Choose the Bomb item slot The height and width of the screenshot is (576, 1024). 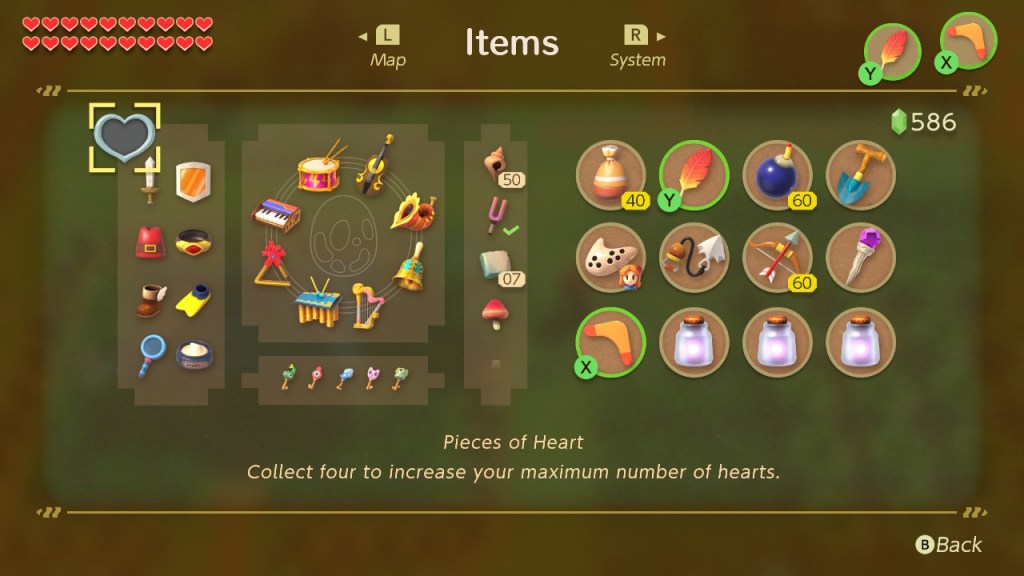777,176
